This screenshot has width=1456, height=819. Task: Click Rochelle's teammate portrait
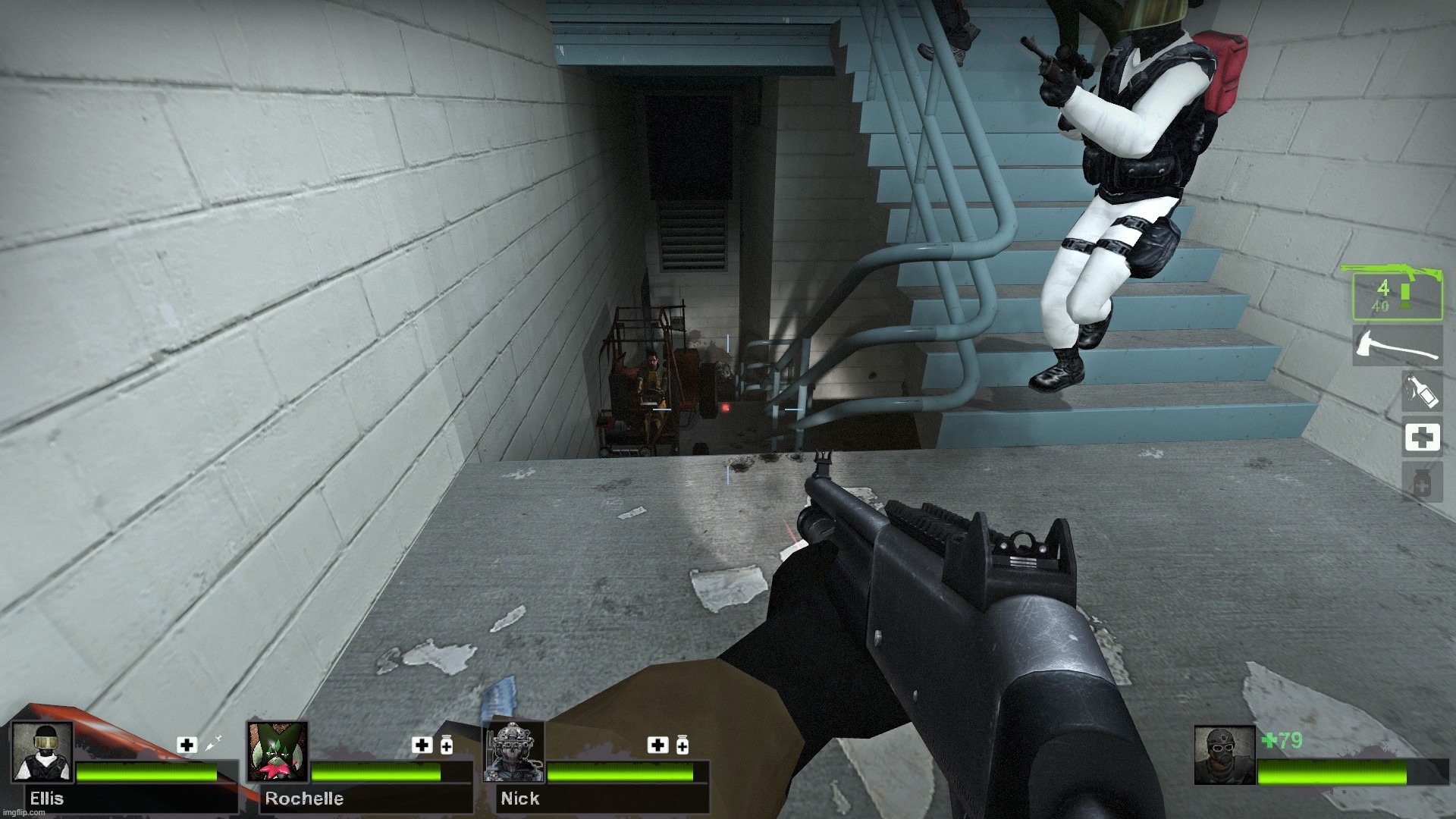click(278, 752)
